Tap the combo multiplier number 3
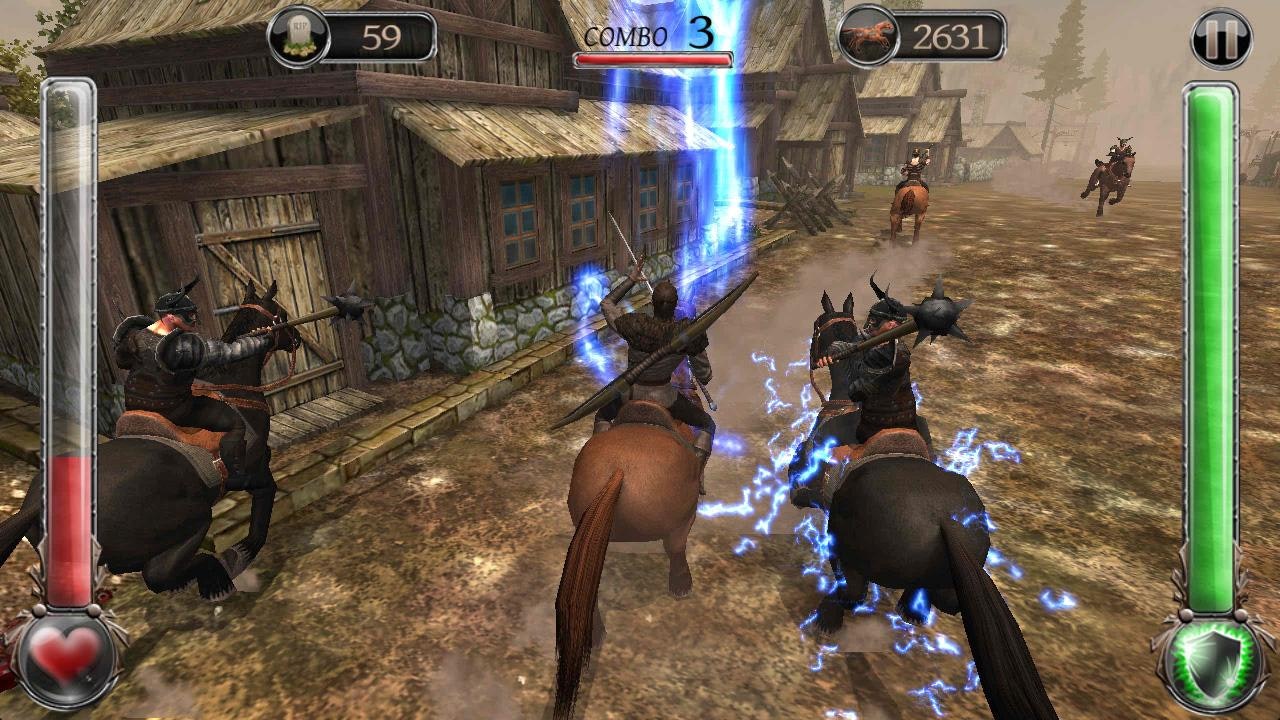Image resolution: width=1280 pixels, height=720 pixels. pyautogui.click(x=701, y=33)
